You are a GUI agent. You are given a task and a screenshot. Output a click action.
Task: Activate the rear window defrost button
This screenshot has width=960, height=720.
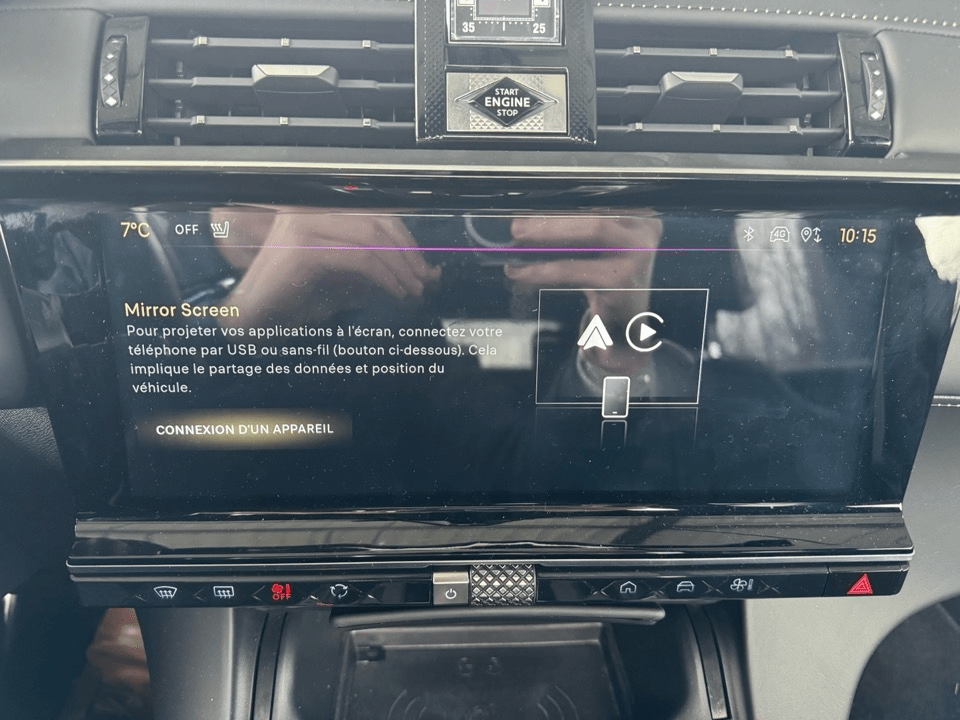[x=223, y=592]
